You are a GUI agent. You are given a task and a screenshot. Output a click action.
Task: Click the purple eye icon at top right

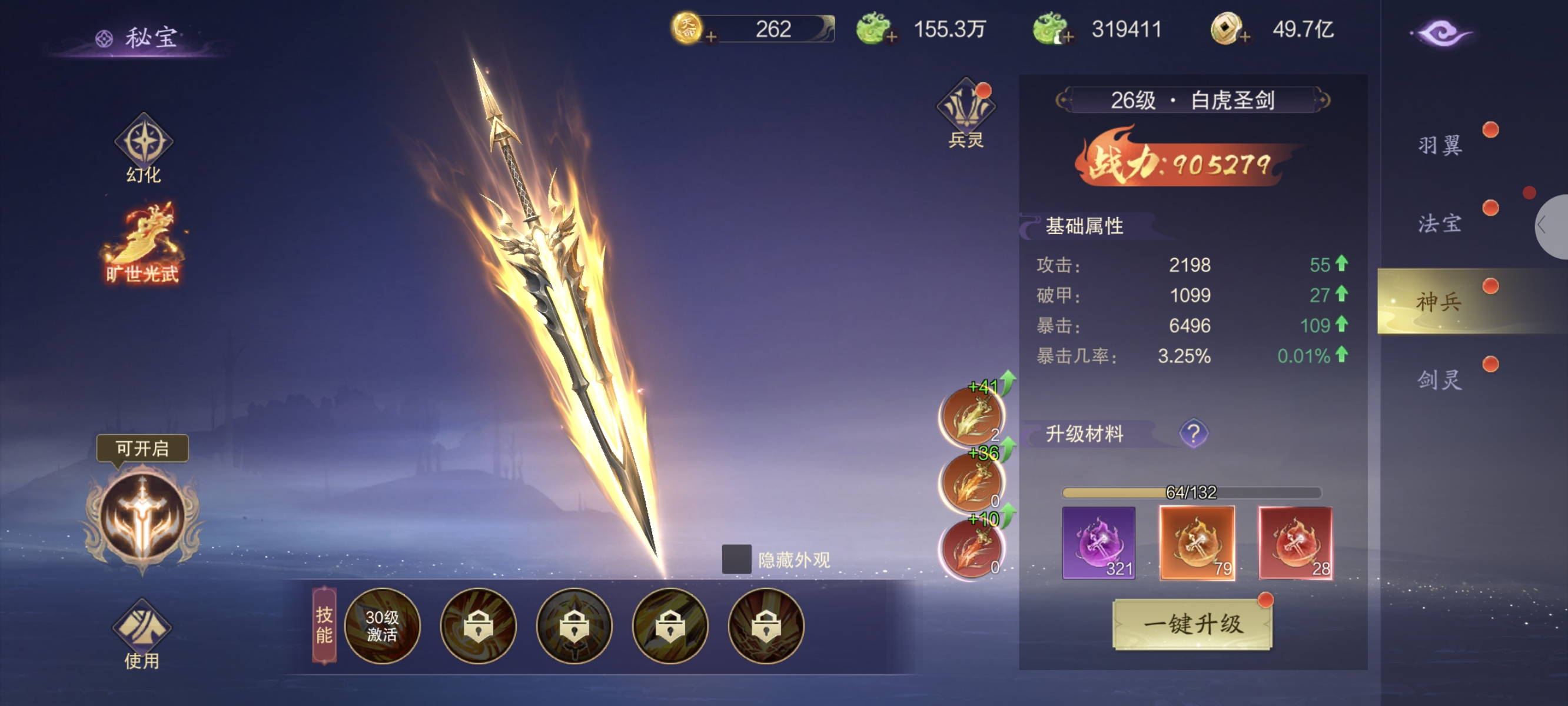[x=1441, y=33]
